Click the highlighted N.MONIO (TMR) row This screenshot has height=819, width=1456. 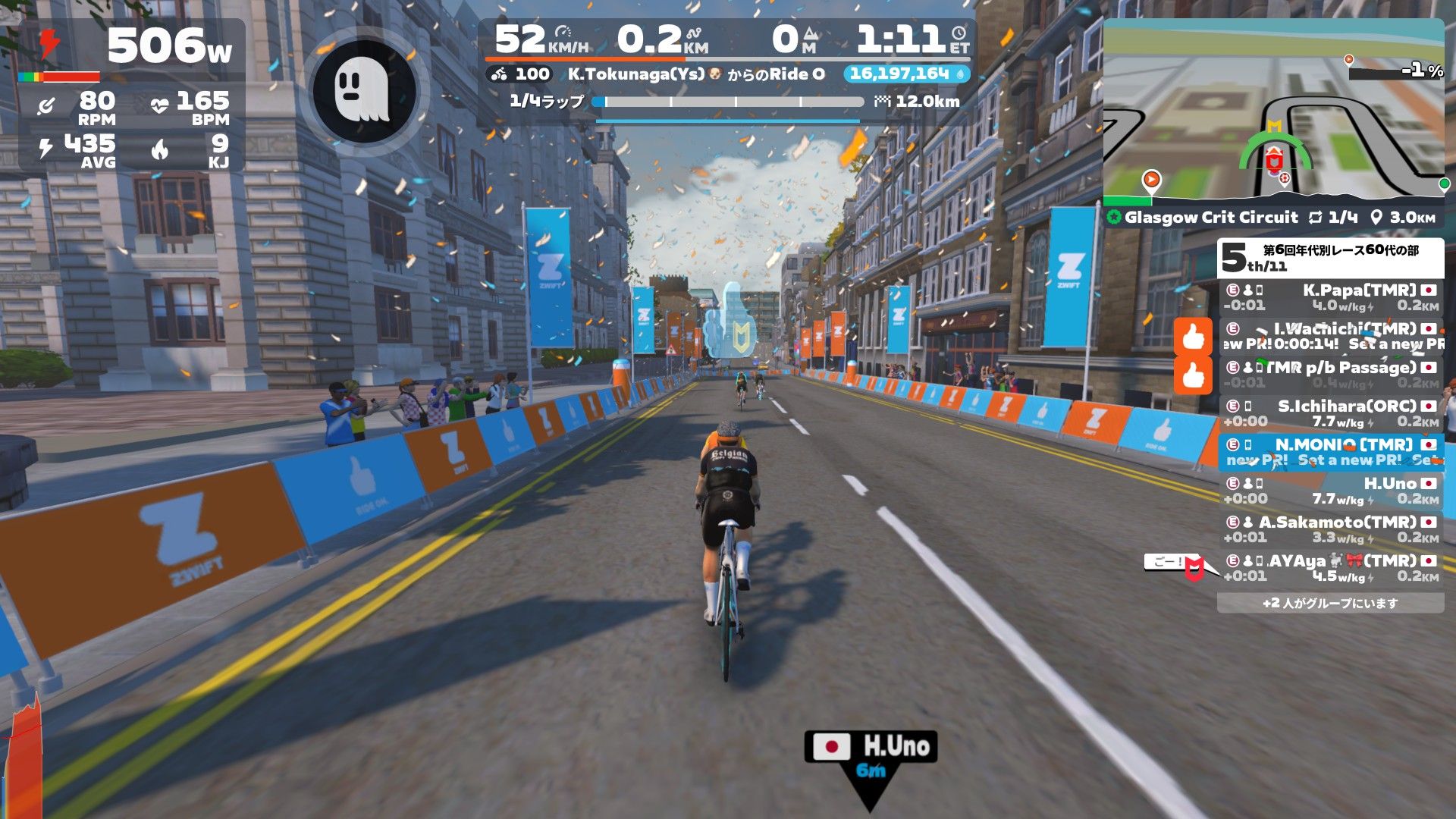click(1331, 452)
